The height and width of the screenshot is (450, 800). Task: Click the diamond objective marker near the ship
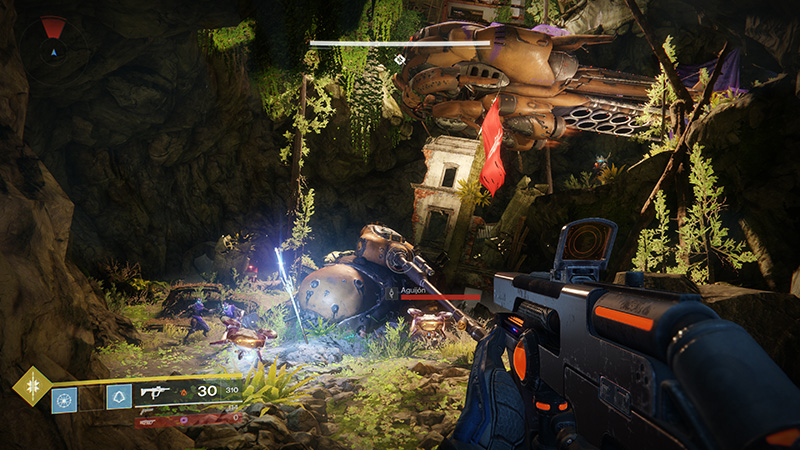[x=399, y=60]
